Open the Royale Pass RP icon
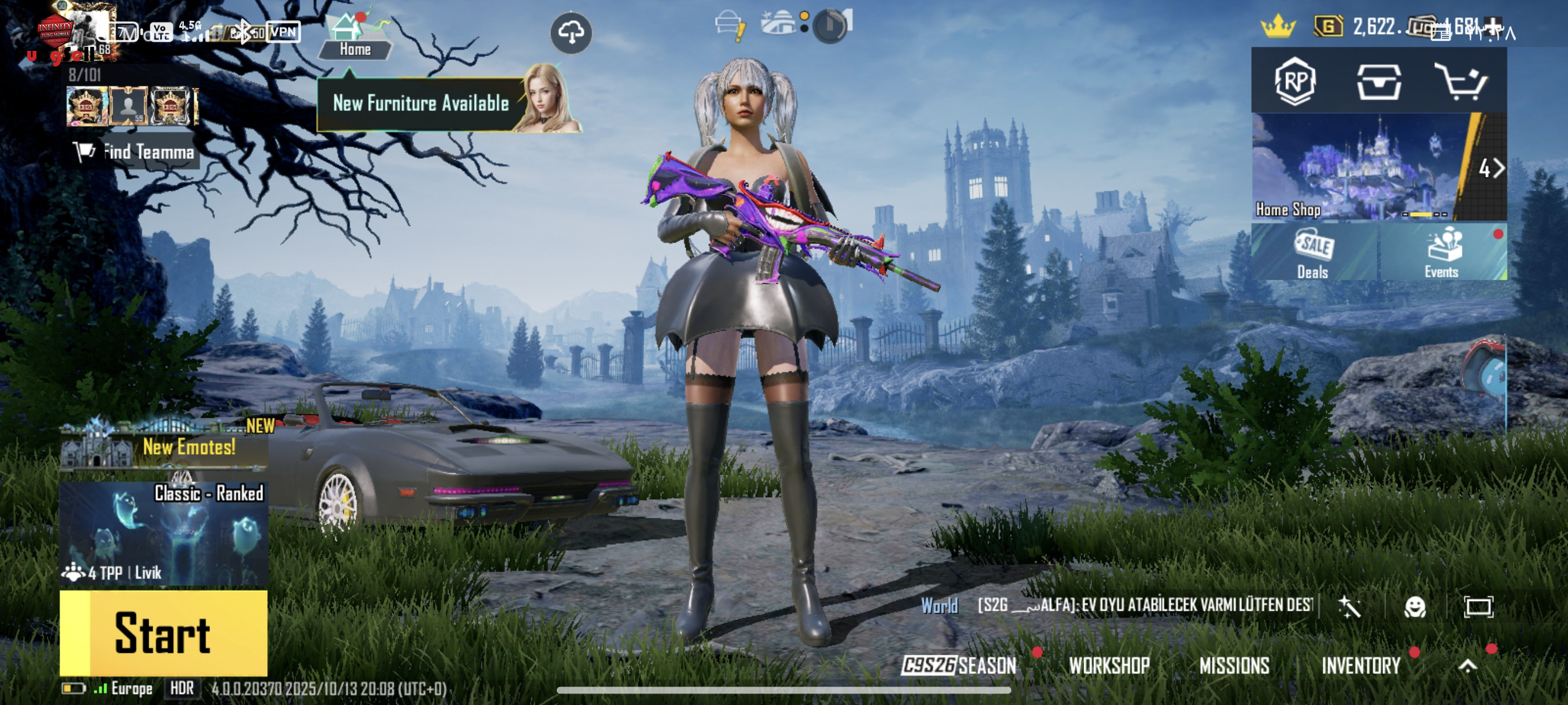Screen dimensions: 1568x705 (1295, 81)
